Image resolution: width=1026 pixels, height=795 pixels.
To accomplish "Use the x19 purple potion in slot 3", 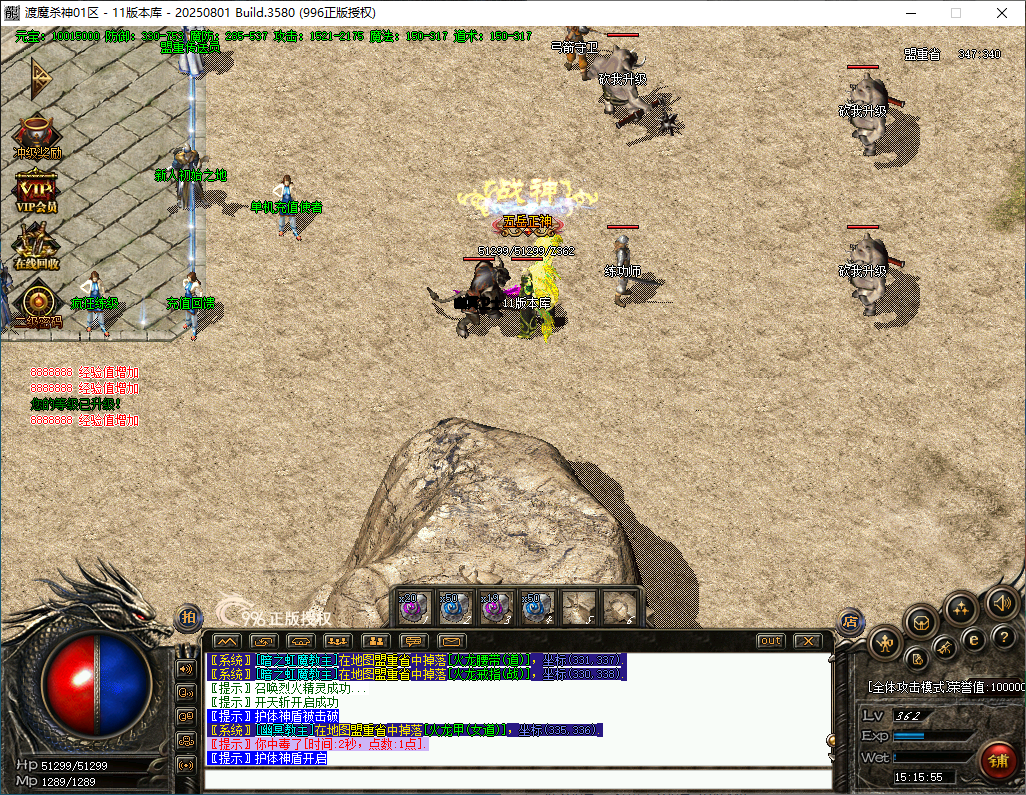I will [497, 606].
